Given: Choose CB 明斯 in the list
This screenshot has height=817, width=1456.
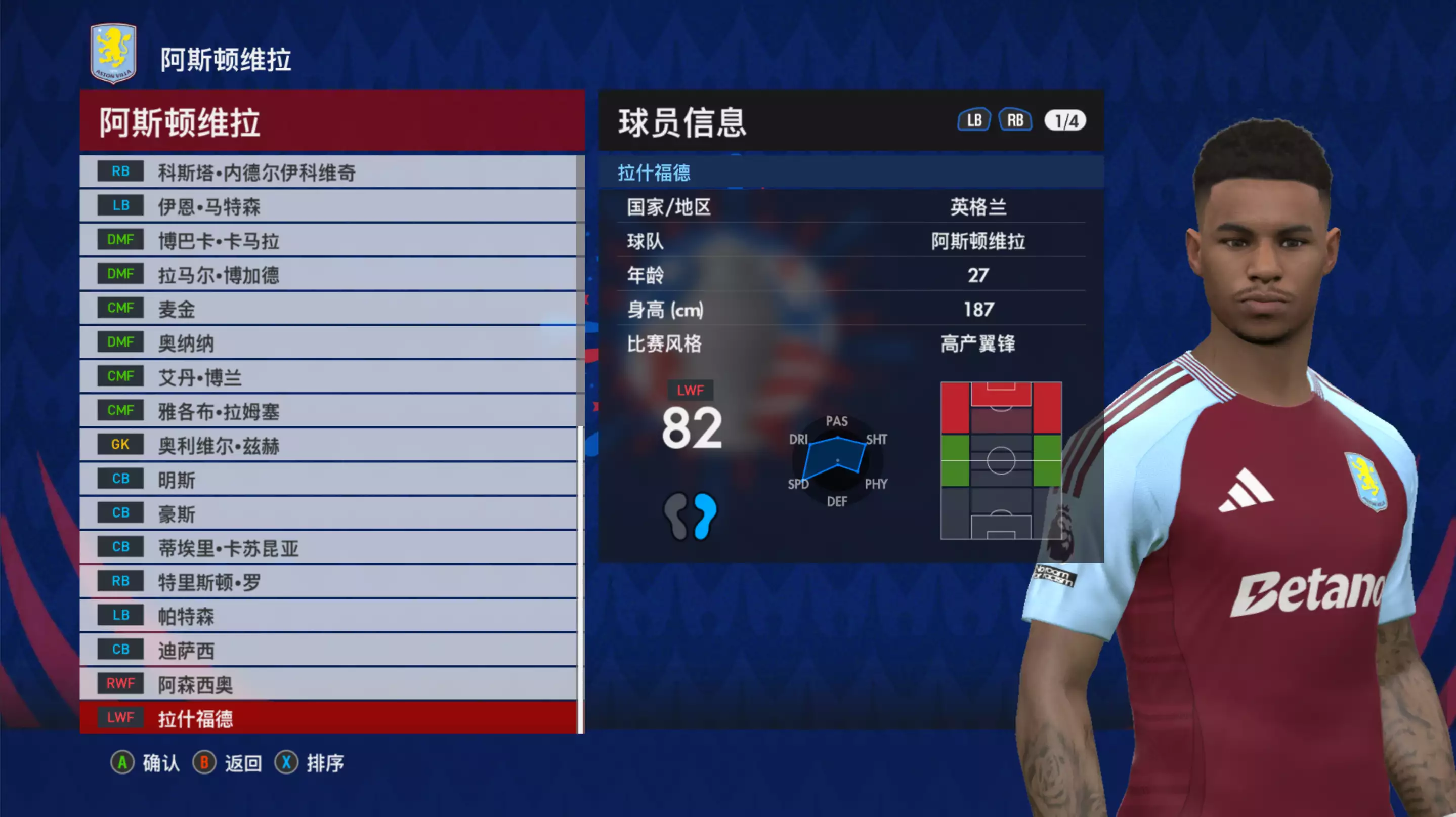Looking at the screenshot, I should tap(328, 479).
